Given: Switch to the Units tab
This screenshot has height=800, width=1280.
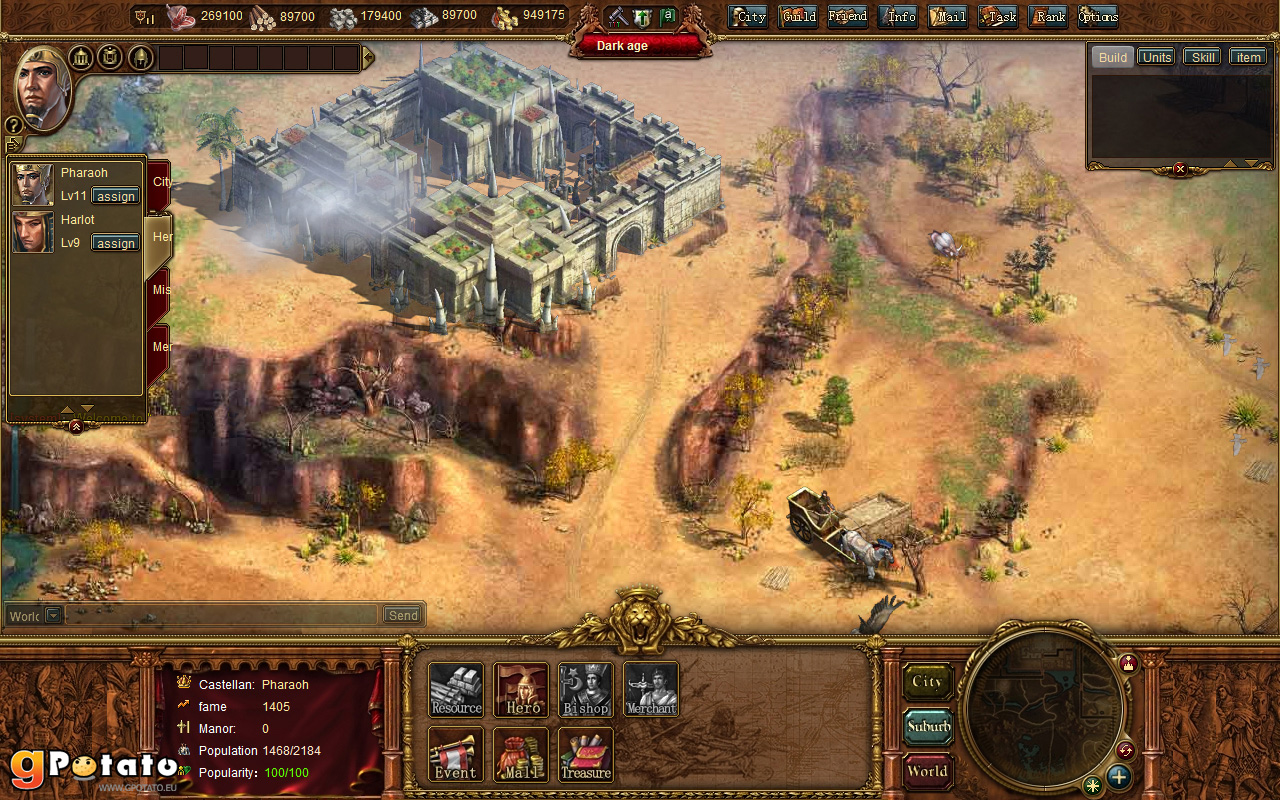Looking at the screenshot, I should click(x=1157, y=57).
